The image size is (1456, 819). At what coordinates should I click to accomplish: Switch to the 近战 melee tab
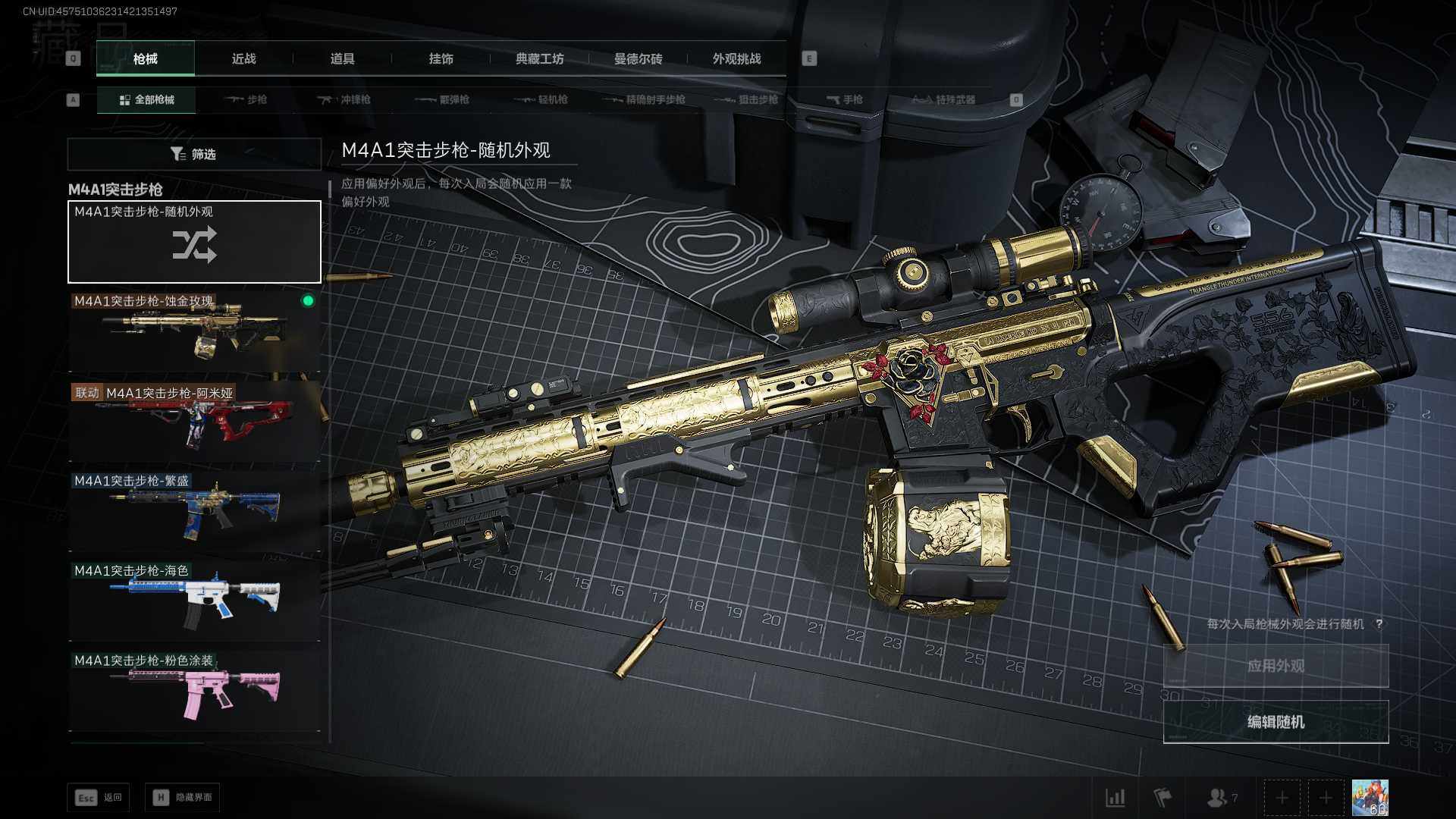point(243,59)
